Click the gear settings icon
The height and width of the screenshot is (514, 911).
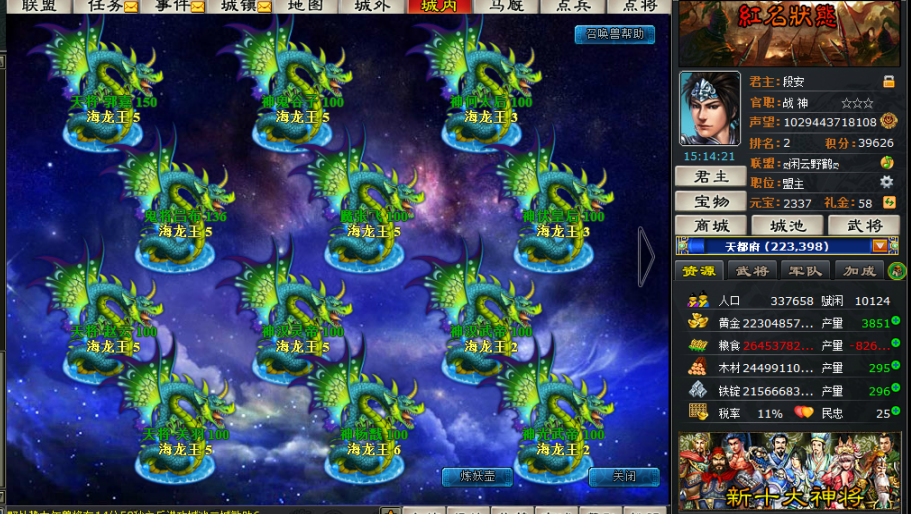886,182
